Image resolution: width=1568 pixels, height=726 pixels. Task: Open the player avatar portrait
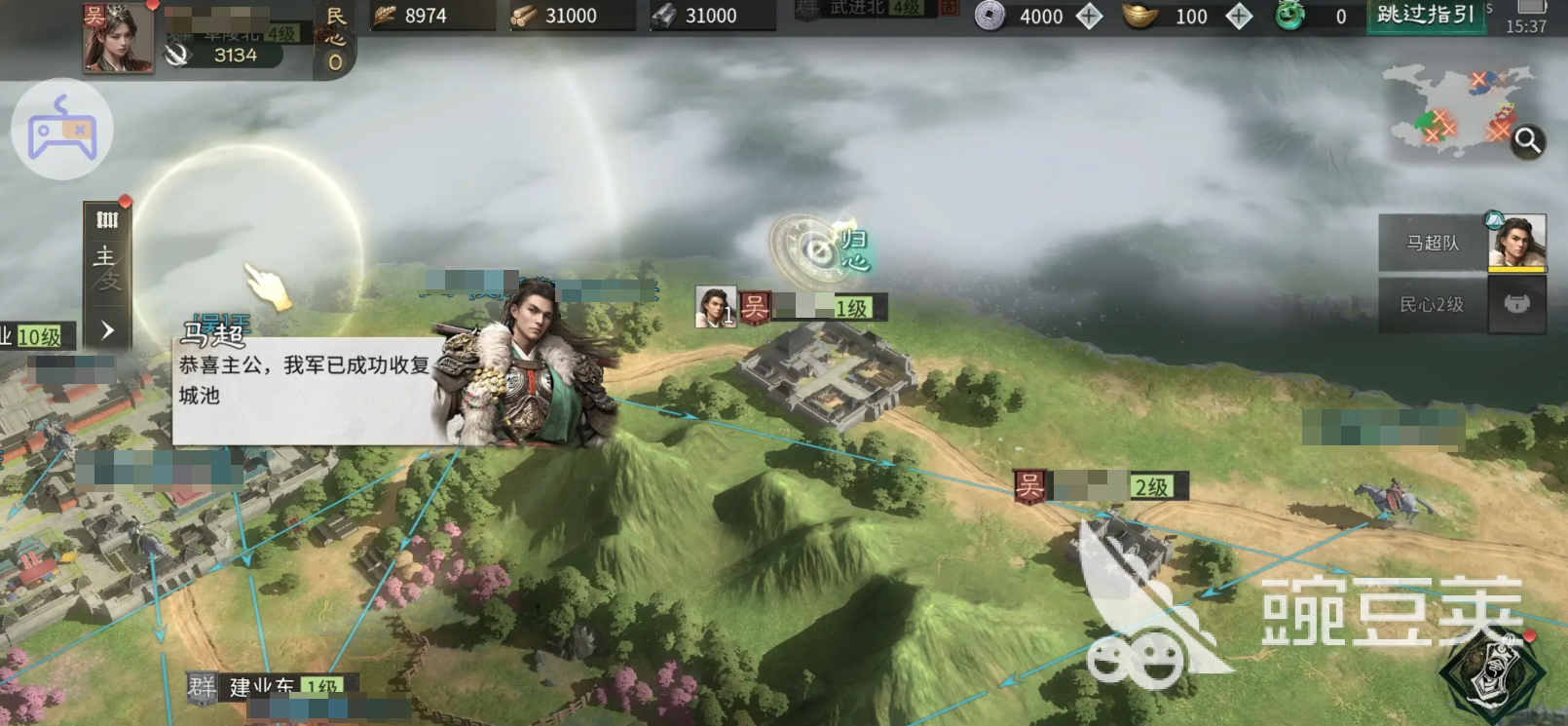pyautogui.click(x=118, y=38)
